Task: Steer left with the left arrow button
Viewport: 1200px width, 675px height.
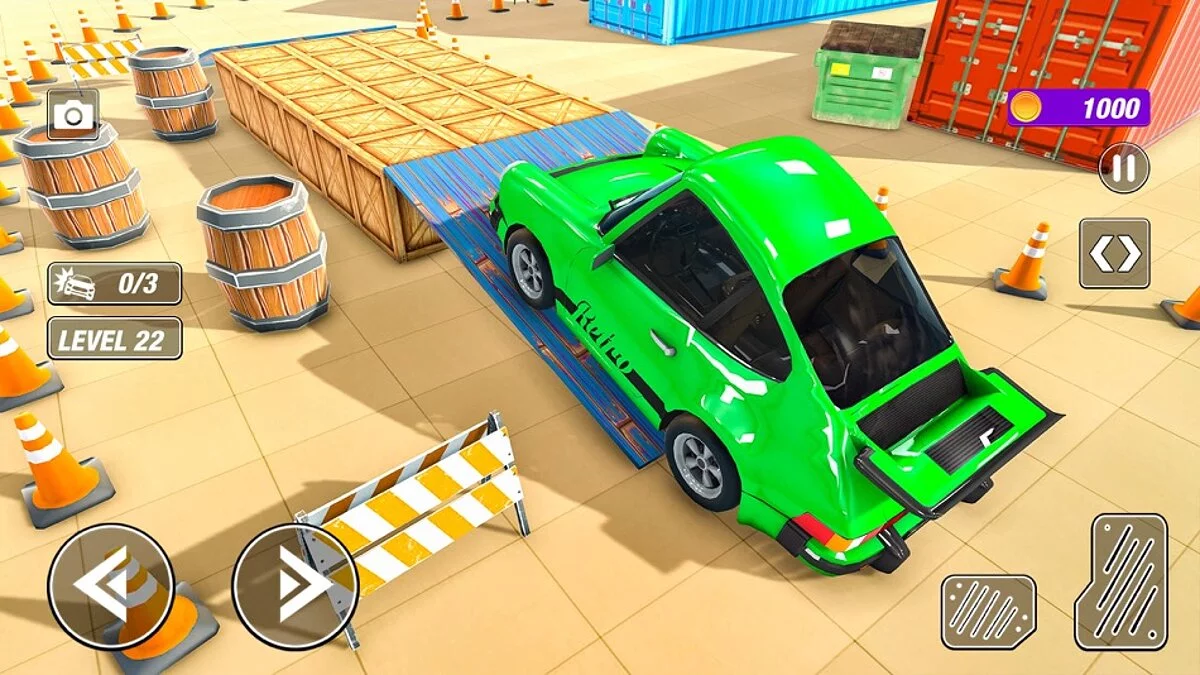Action: pos(110,586)
